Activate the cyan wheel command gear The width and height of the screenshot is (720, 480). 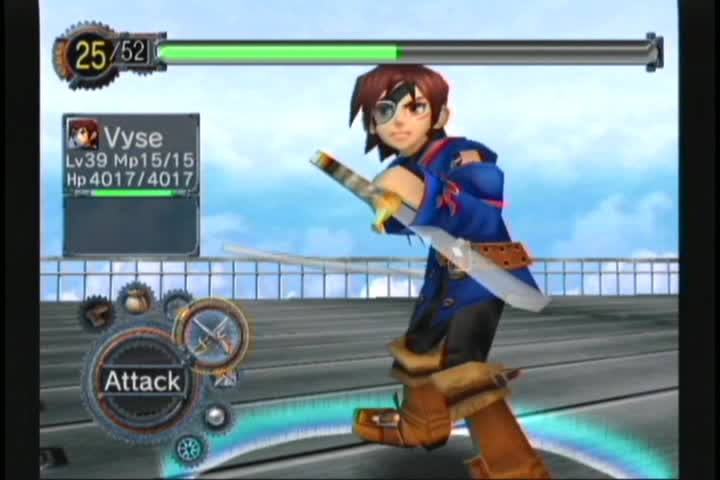pyautogui.click(x=187, y=448)
